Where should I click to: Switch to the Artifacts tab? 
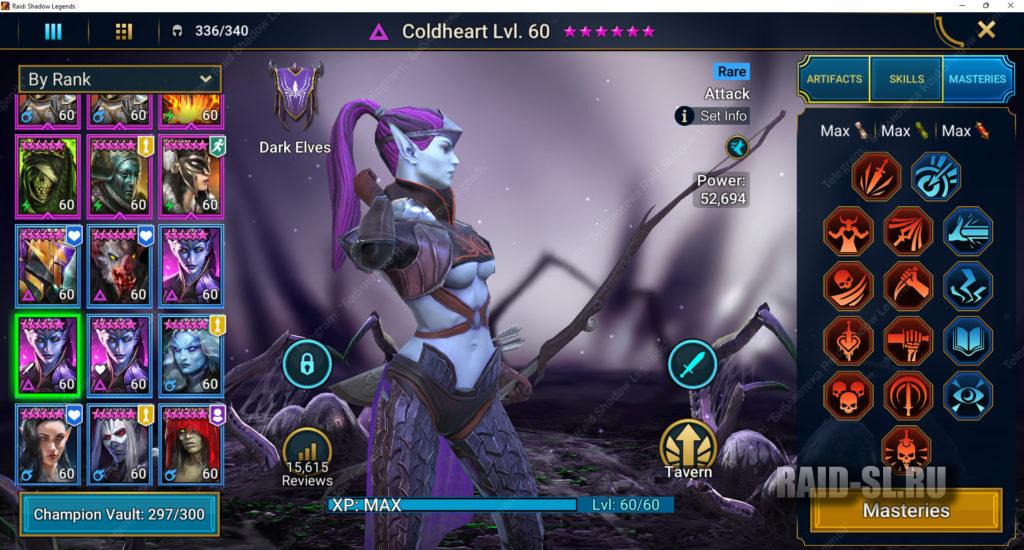click(833, 79)
